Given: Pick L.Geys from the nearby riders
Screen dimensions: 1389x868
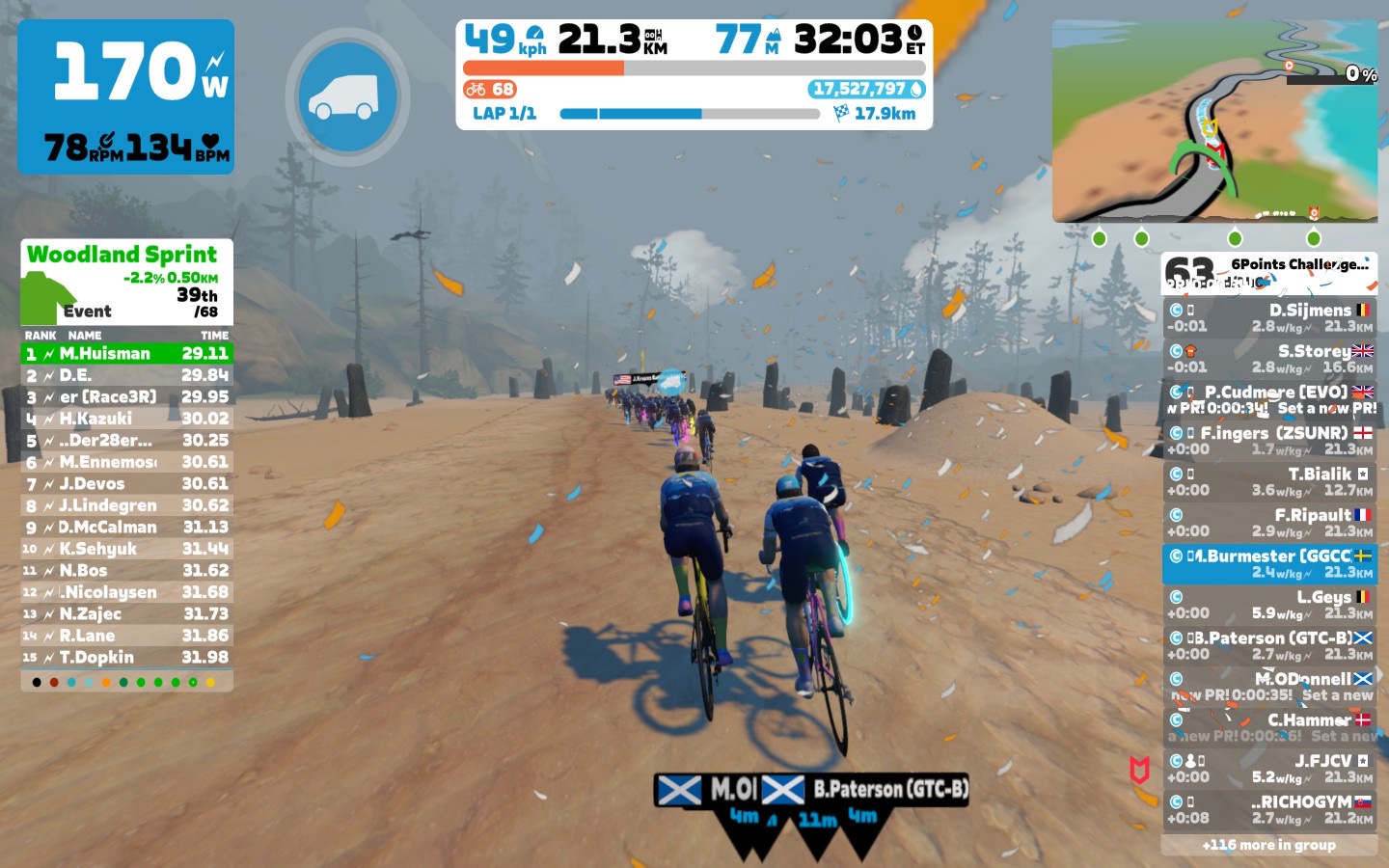Looking at the screenshot, I should tap(1268, 605).
